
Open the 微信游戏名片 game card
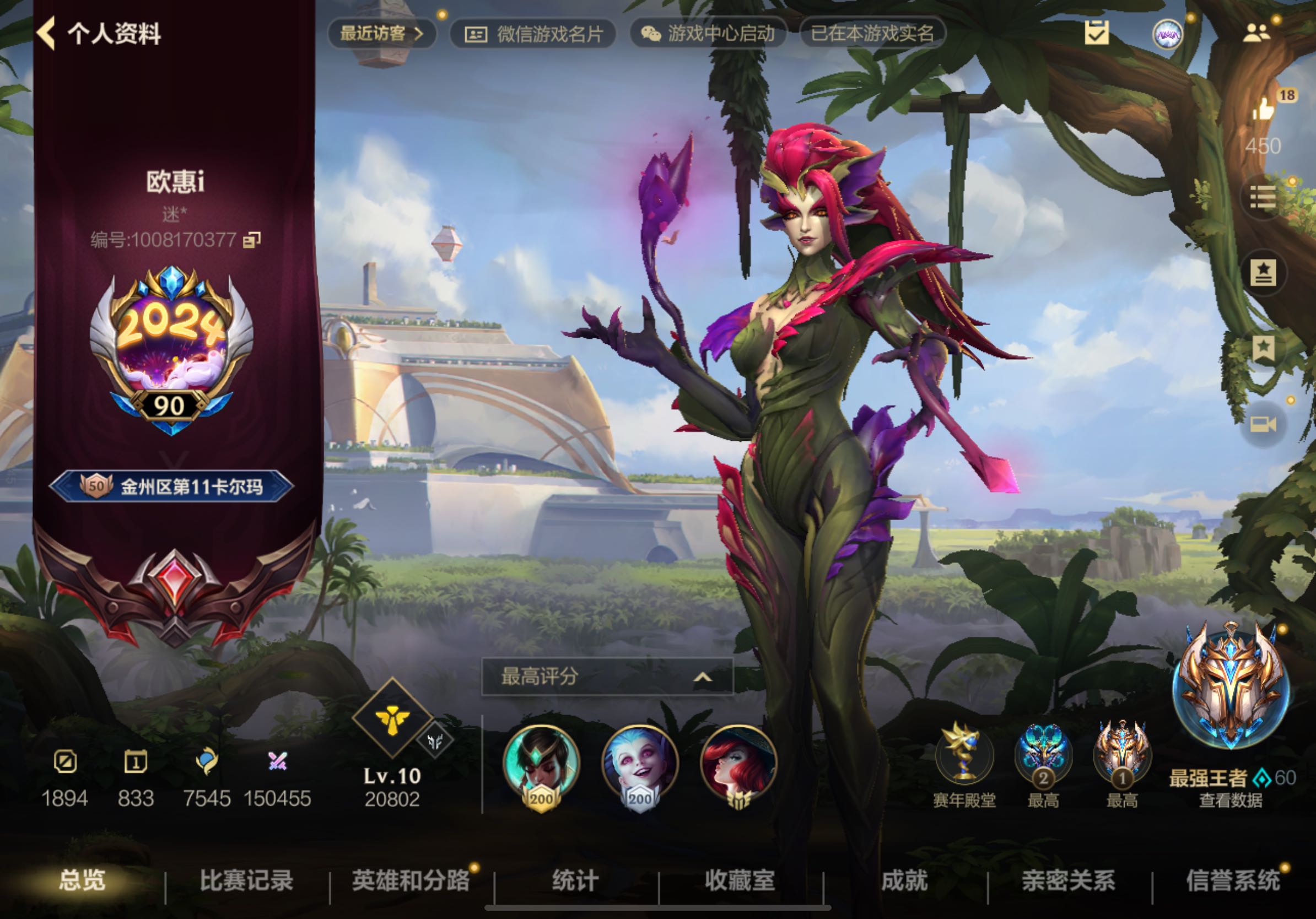click(533, 34)
